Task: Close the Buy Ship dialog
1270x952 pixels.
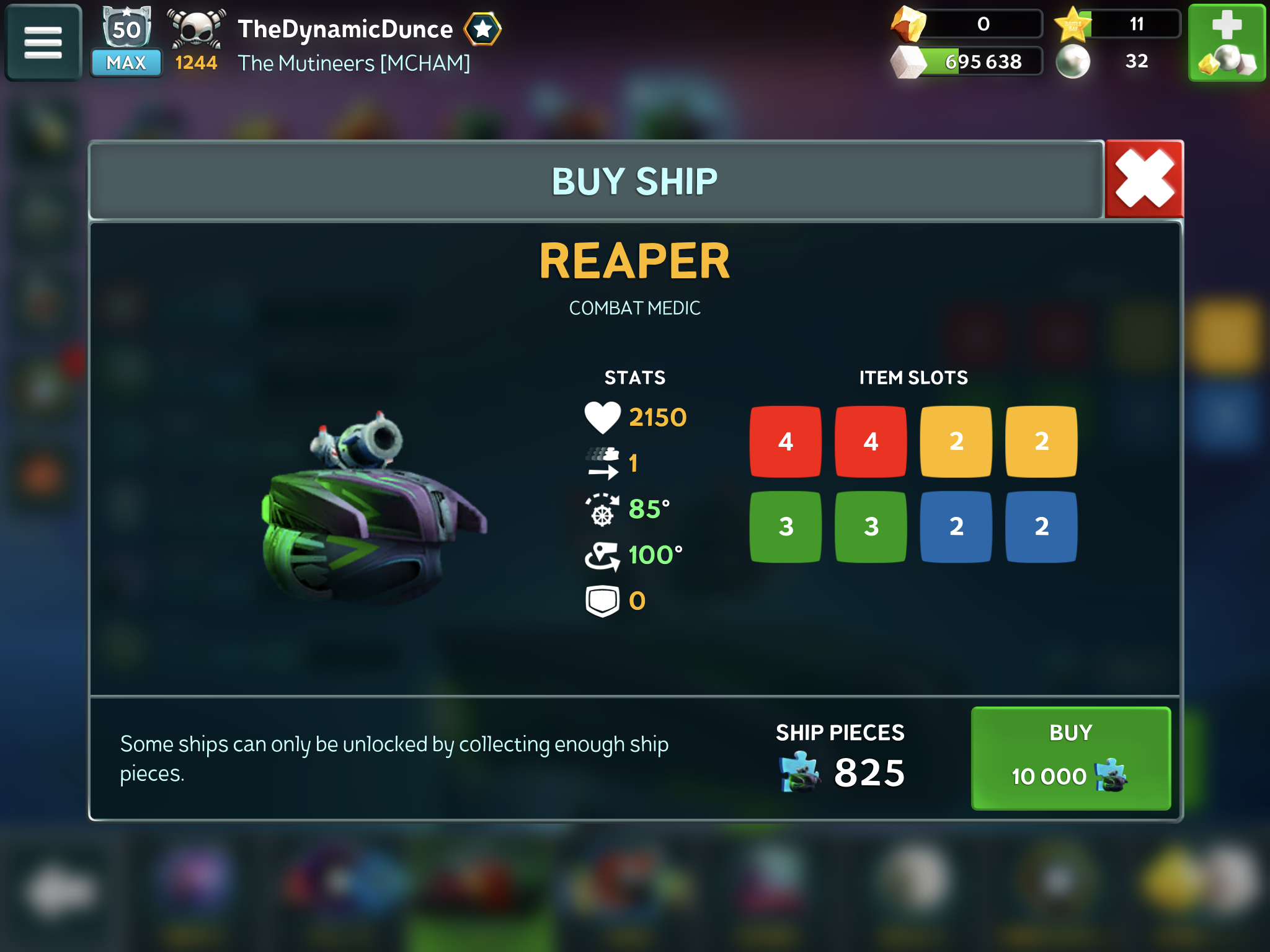Action: tap(1144, 180)
